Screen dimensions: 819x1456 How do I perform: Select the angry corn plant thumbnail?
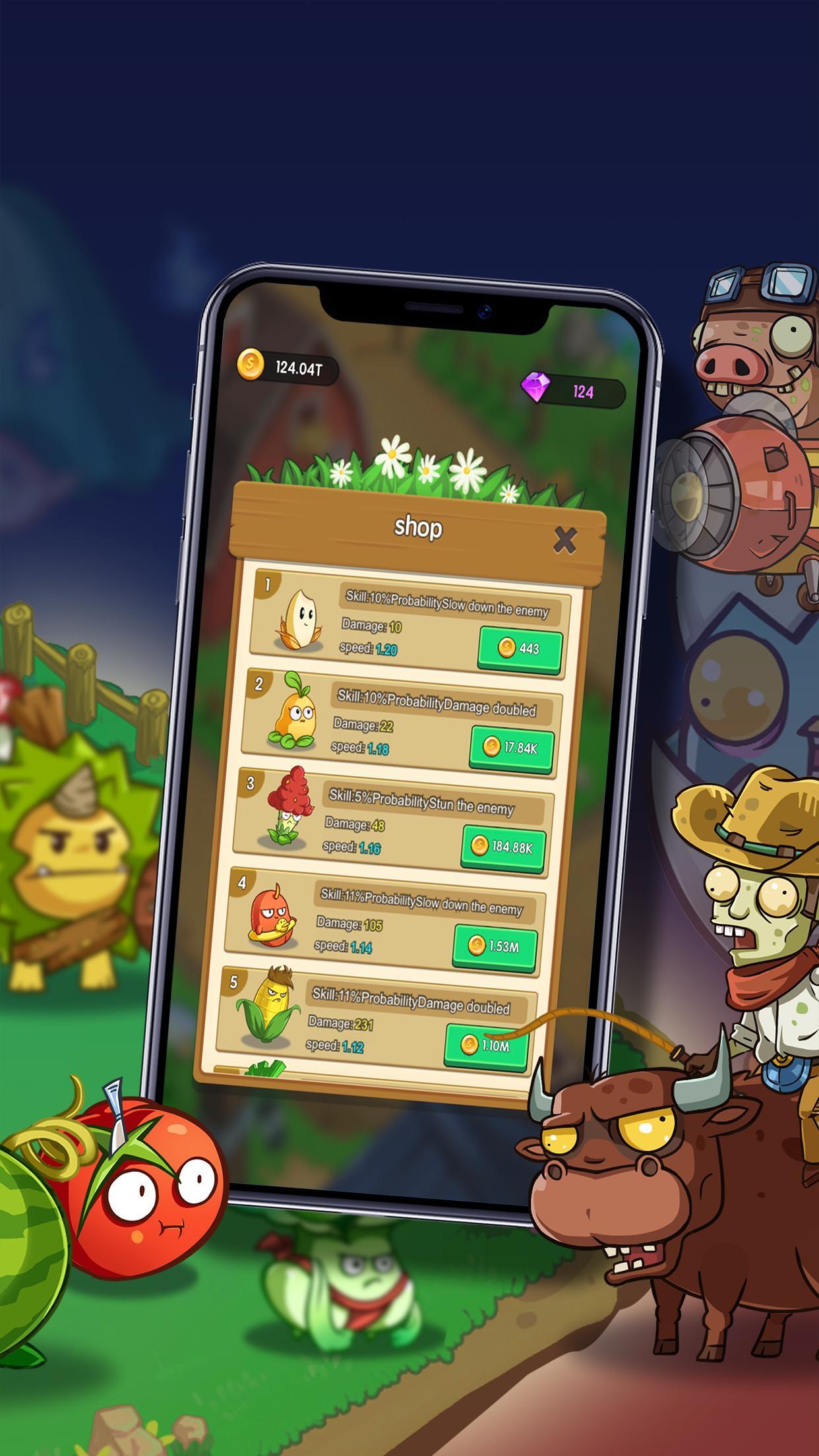(264, 1005)
